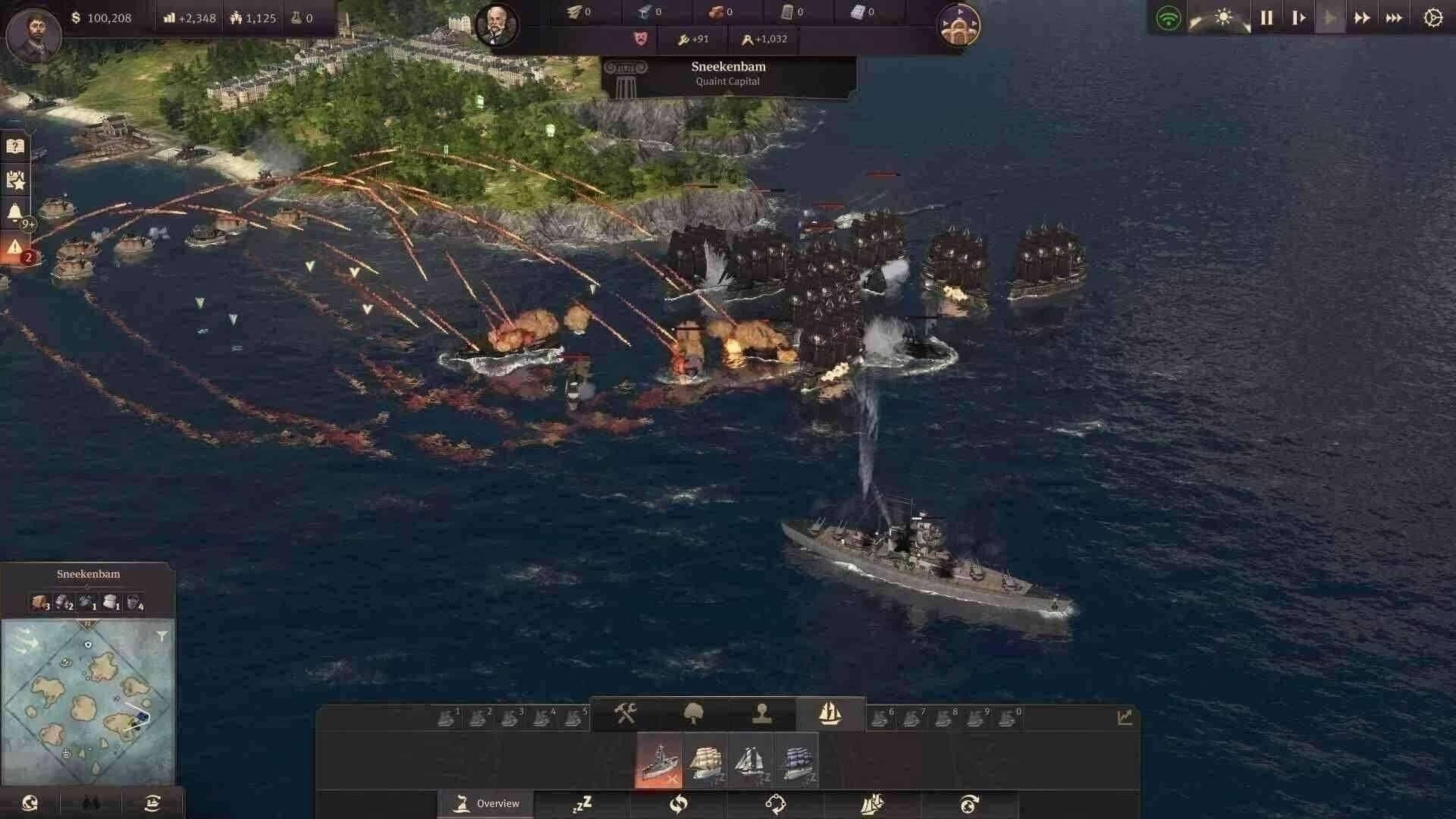
Task: Select the tree attractiveness icon
Action: 694,713
